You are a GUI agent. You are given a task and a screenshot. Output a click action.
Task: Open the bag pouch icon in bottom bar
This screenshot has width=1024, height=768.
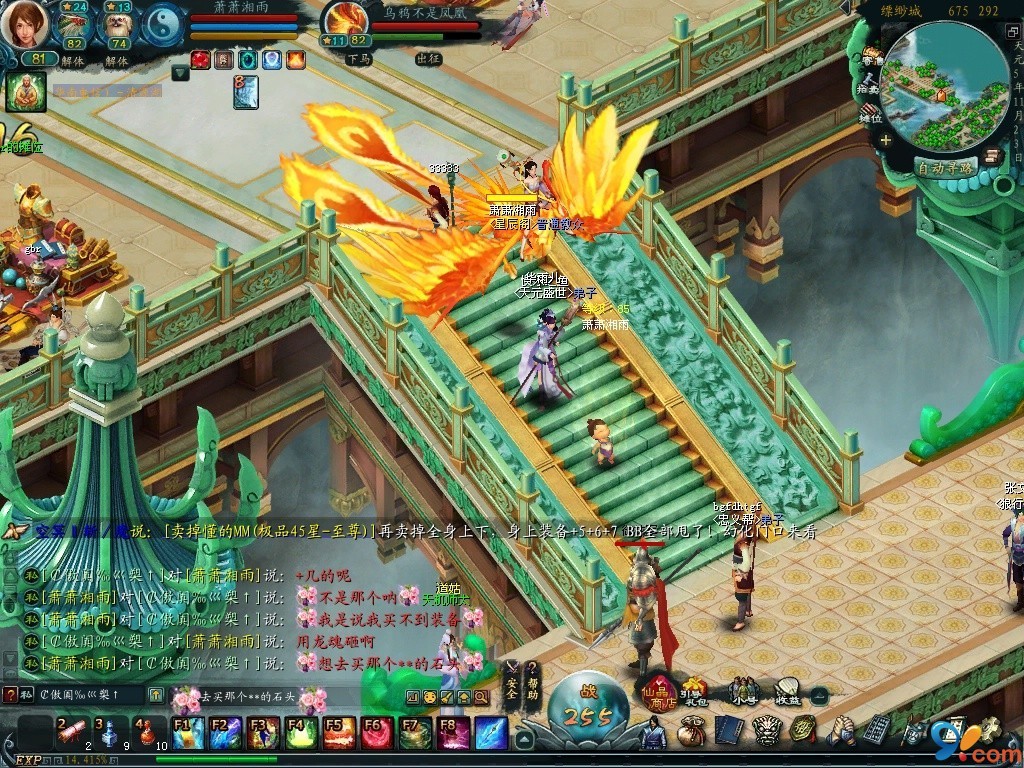point(690,732)
